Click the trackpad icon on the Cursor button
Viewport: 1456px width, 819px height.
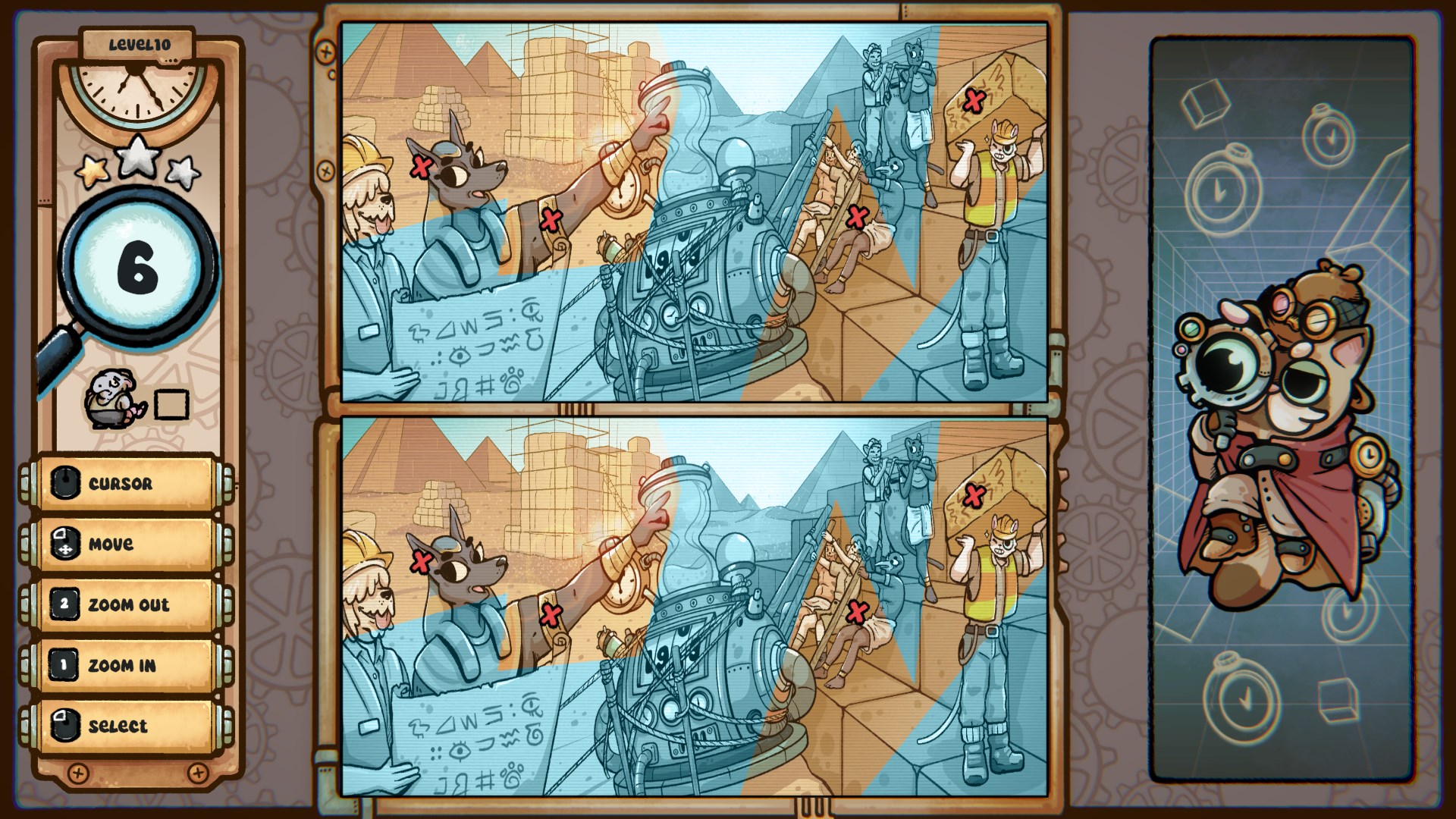(x=65, y=482)
